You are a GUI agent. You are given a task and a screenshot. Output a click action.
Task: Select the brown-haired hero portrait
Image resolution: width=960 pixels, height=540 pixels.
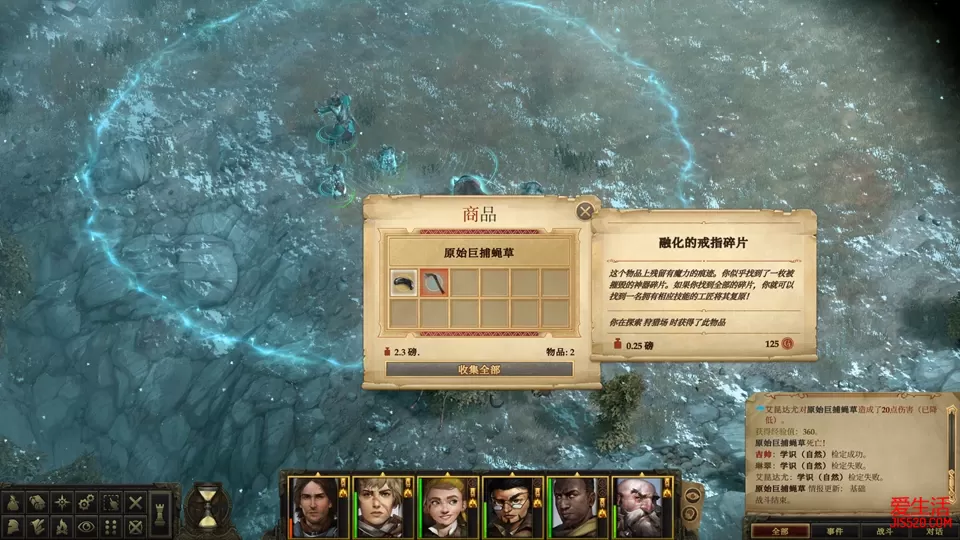point(314,507)
